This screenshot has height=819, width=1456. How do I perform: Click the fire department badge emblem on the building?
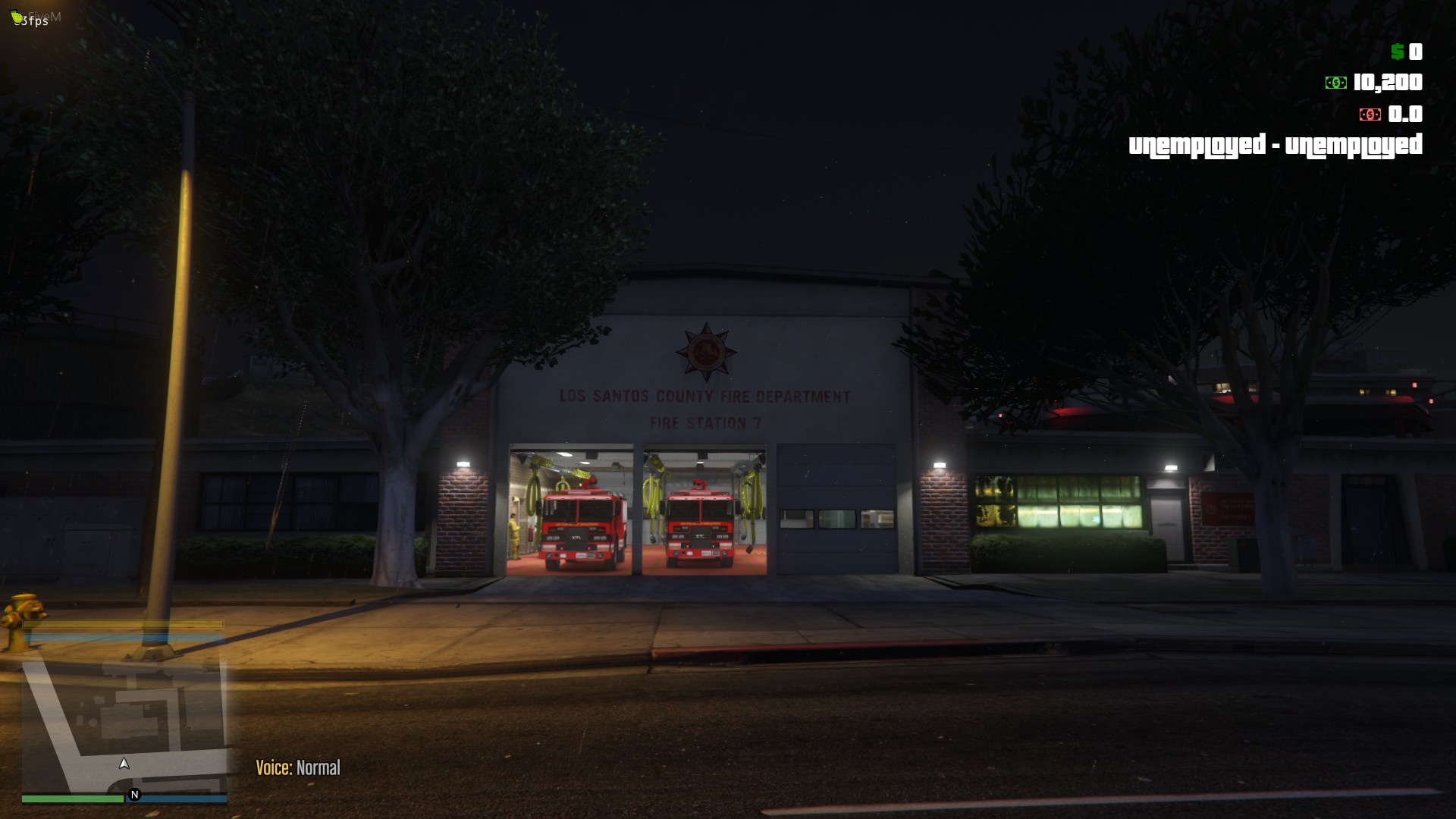click(707, 350)
